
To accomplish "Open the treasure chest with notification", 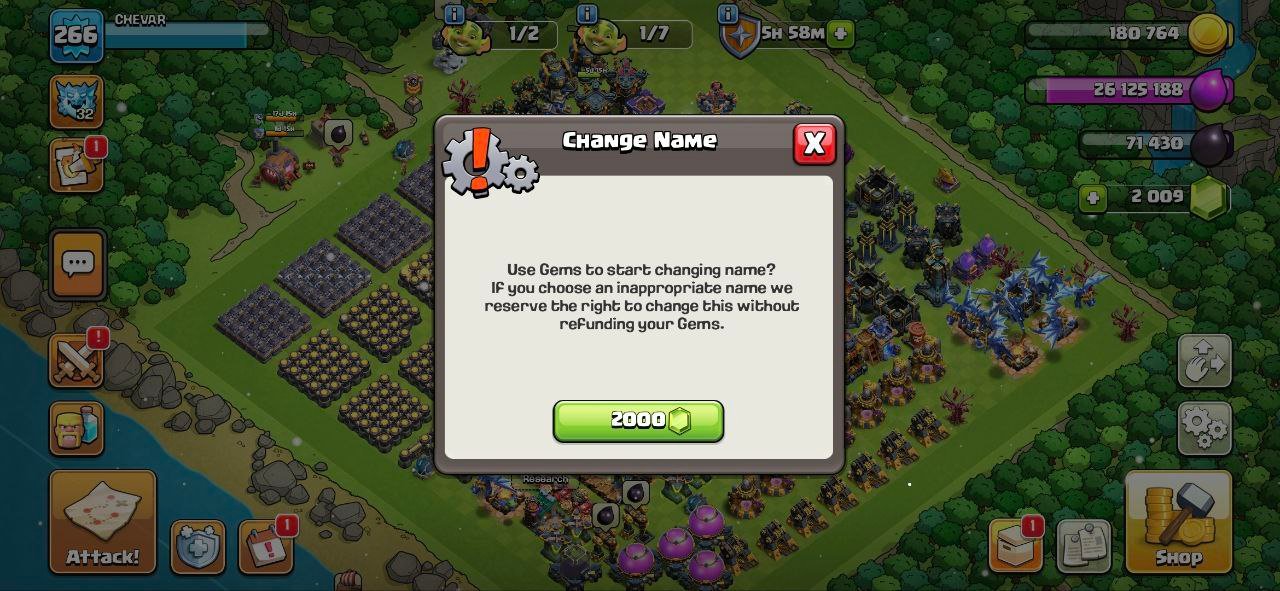I will [x=1016, y=546].
